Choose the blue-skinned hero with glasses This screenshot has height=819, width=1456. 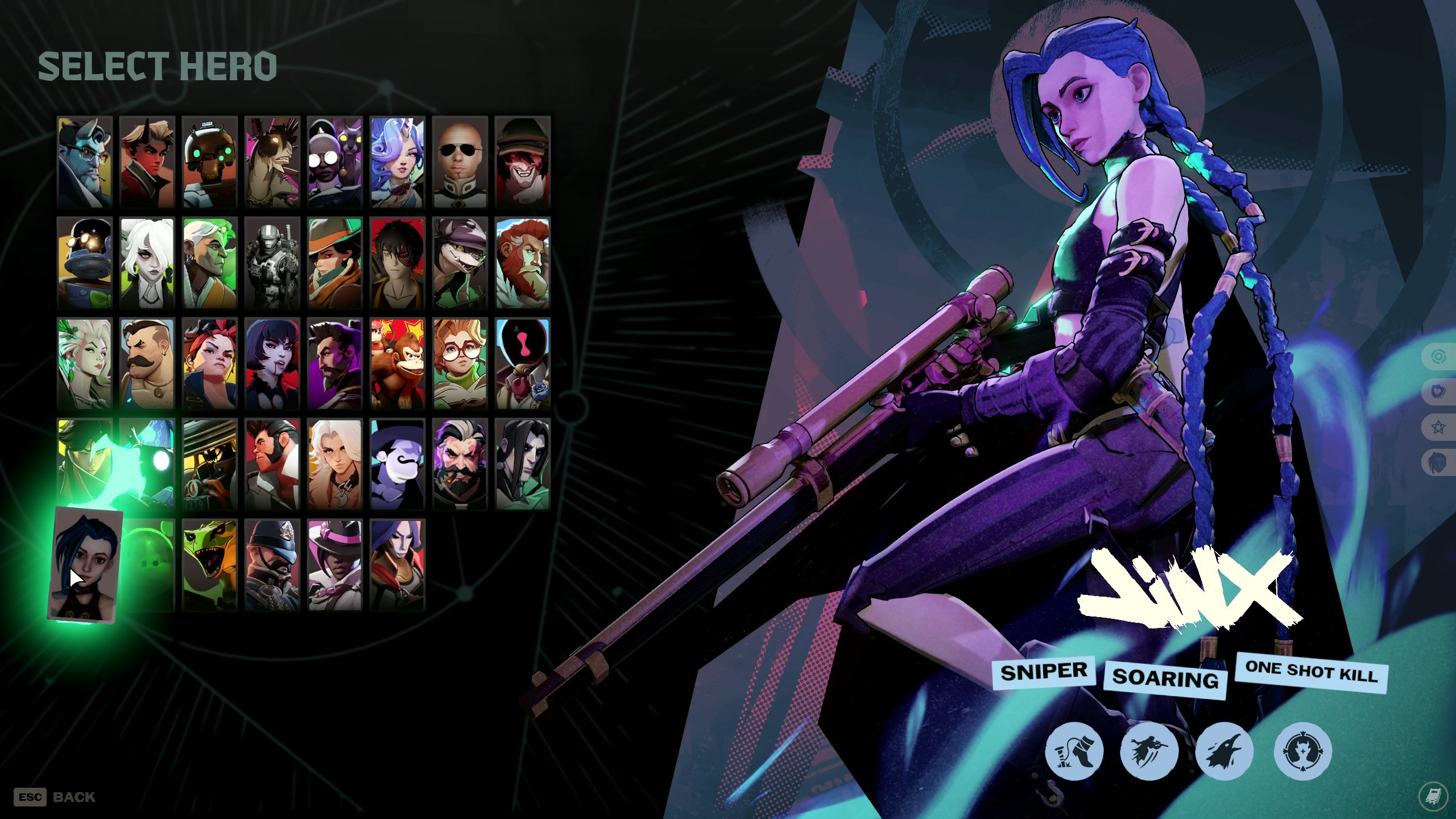coord(85,162)
